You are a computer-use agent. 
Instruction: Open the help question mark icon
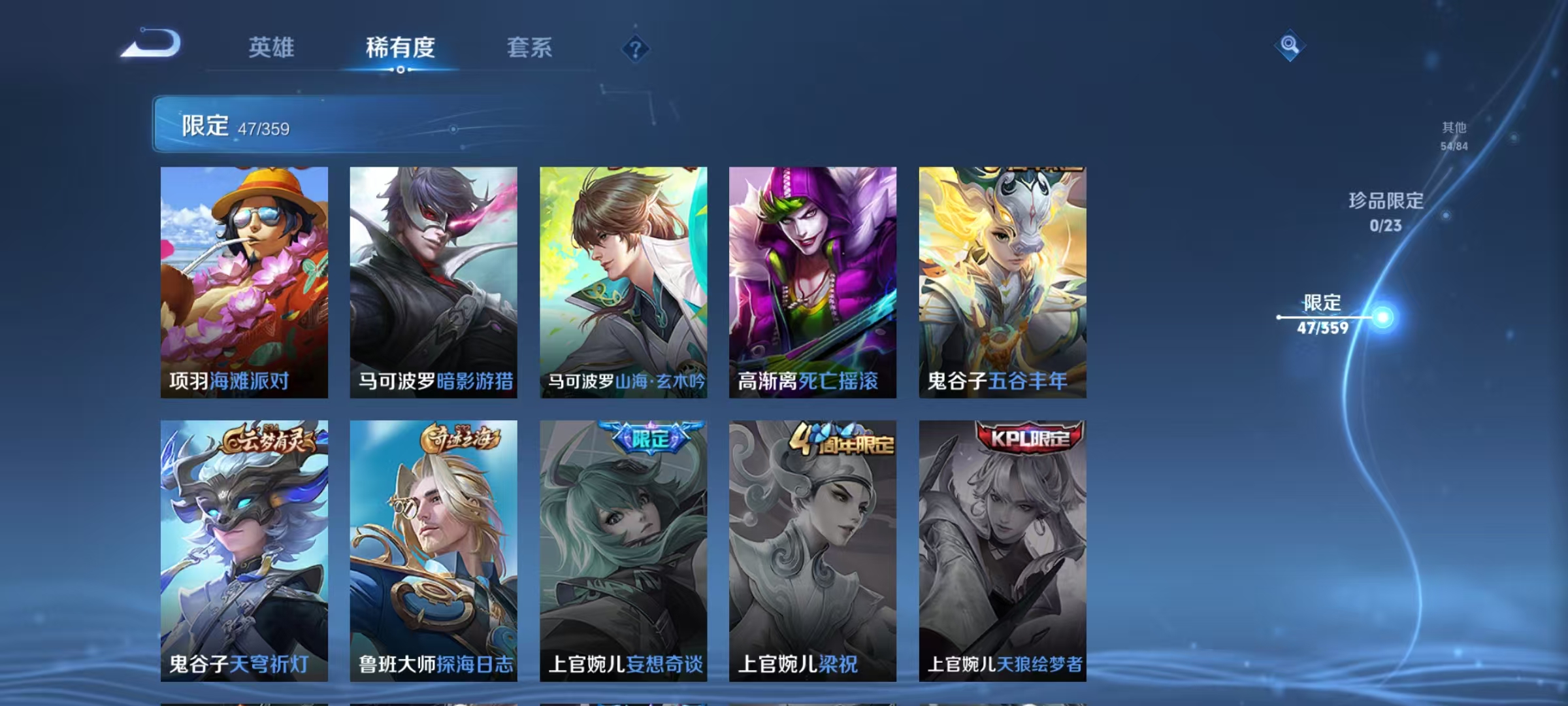635,48
